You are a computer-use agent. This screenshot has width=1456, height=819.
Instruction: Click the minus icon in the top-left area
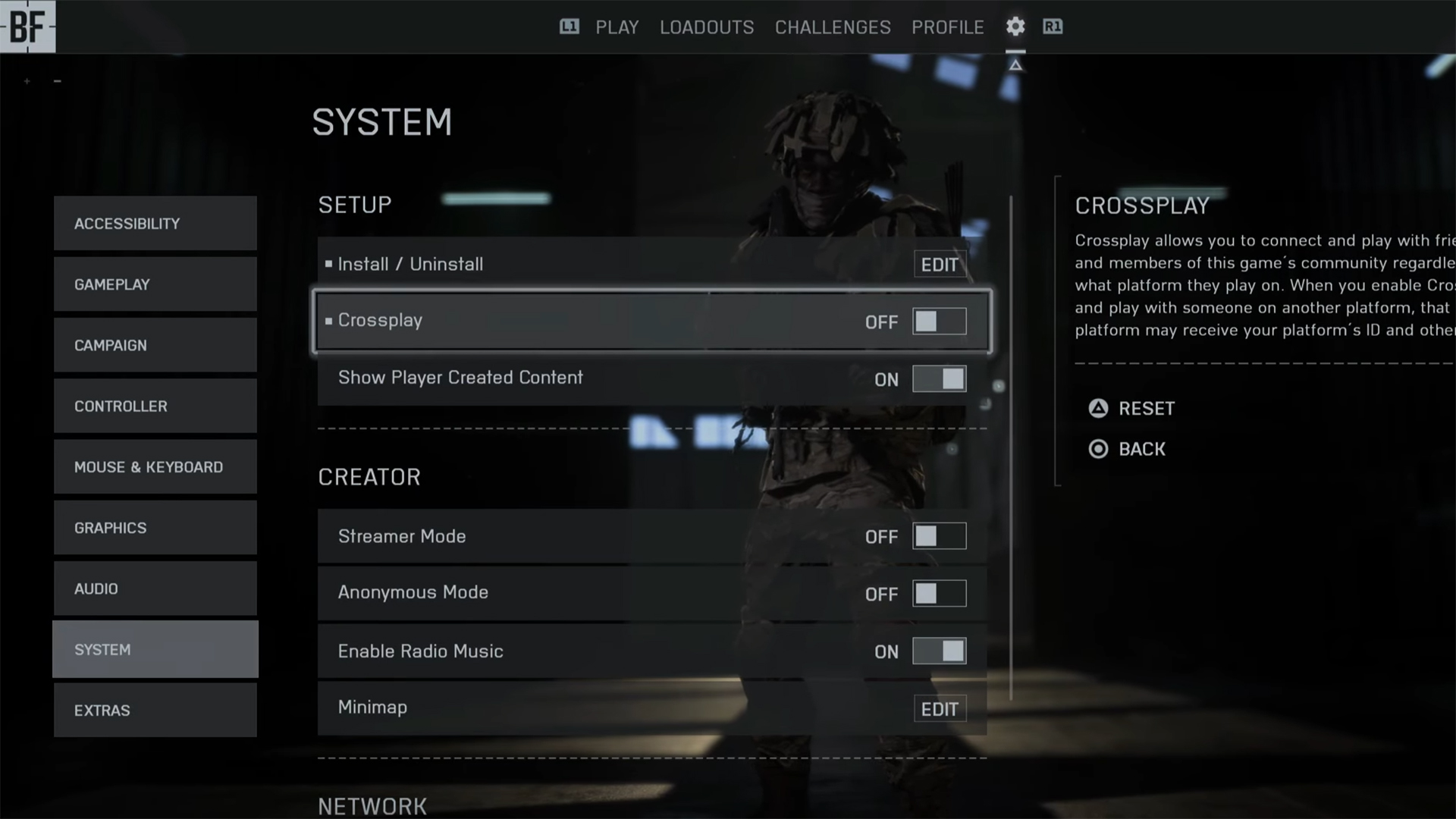[57, 80]
